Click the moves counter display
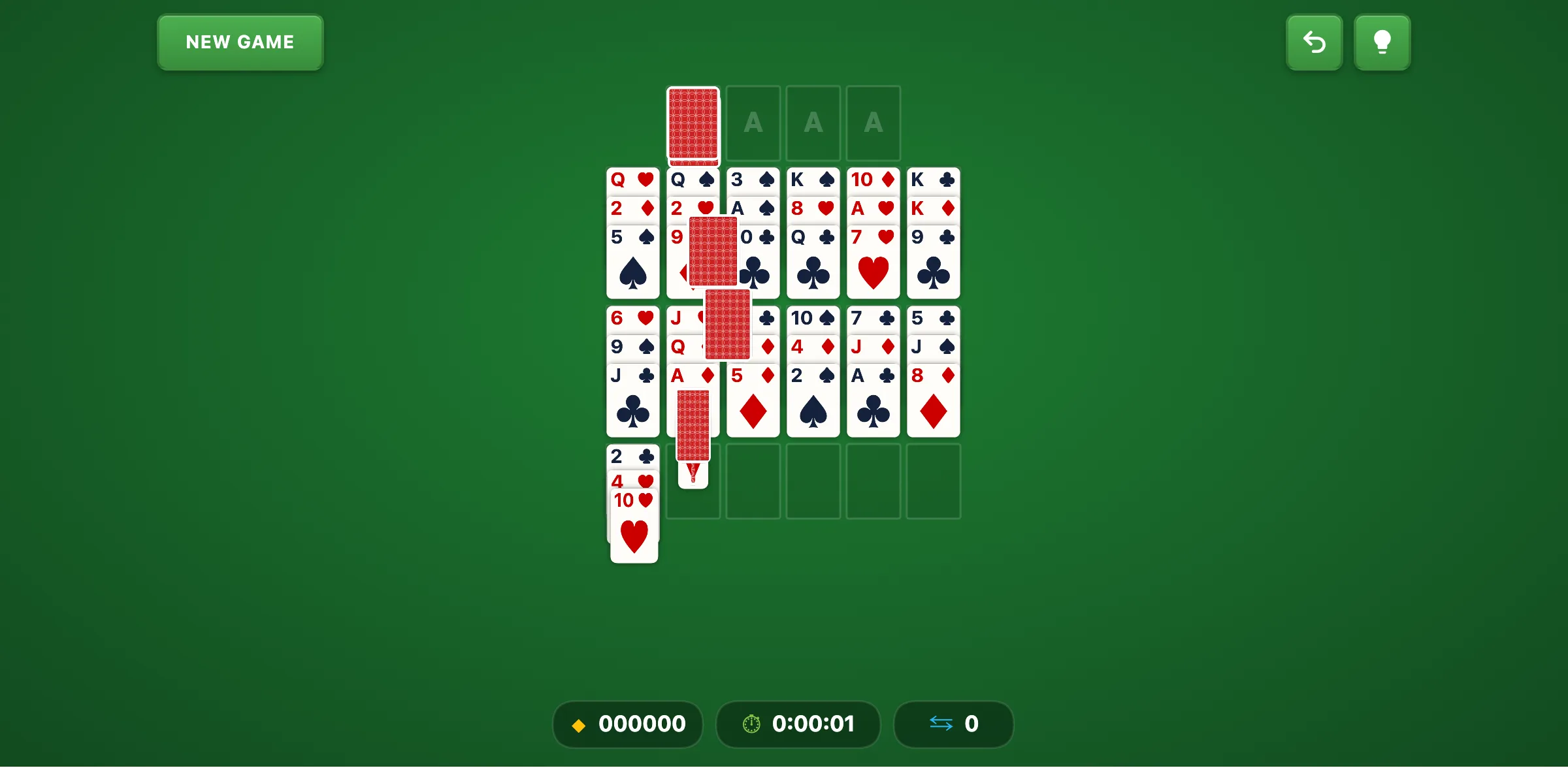 (953, 724)
